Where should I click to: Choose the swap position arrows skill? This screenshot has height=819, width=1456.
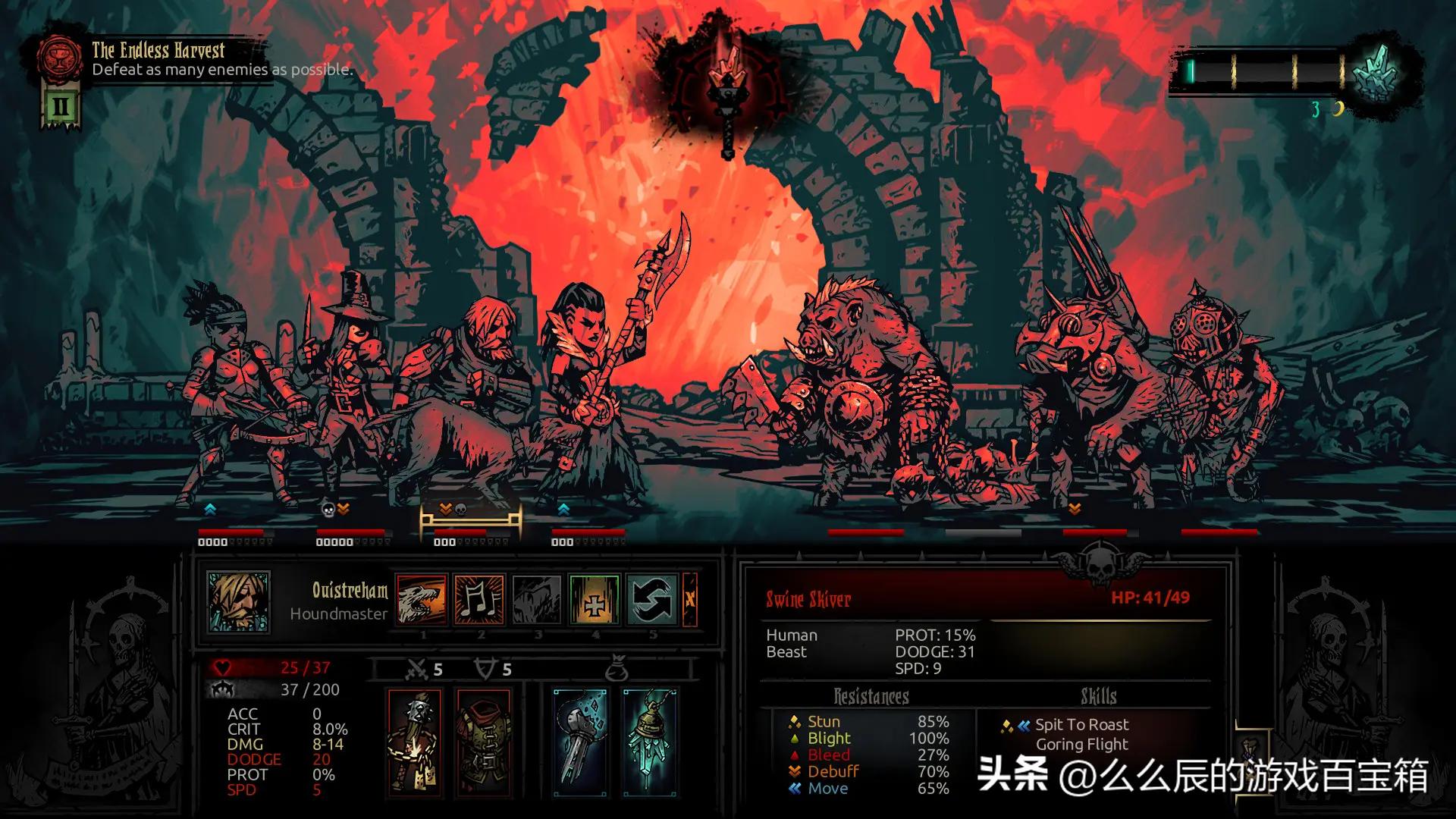(x=652, y=599)
